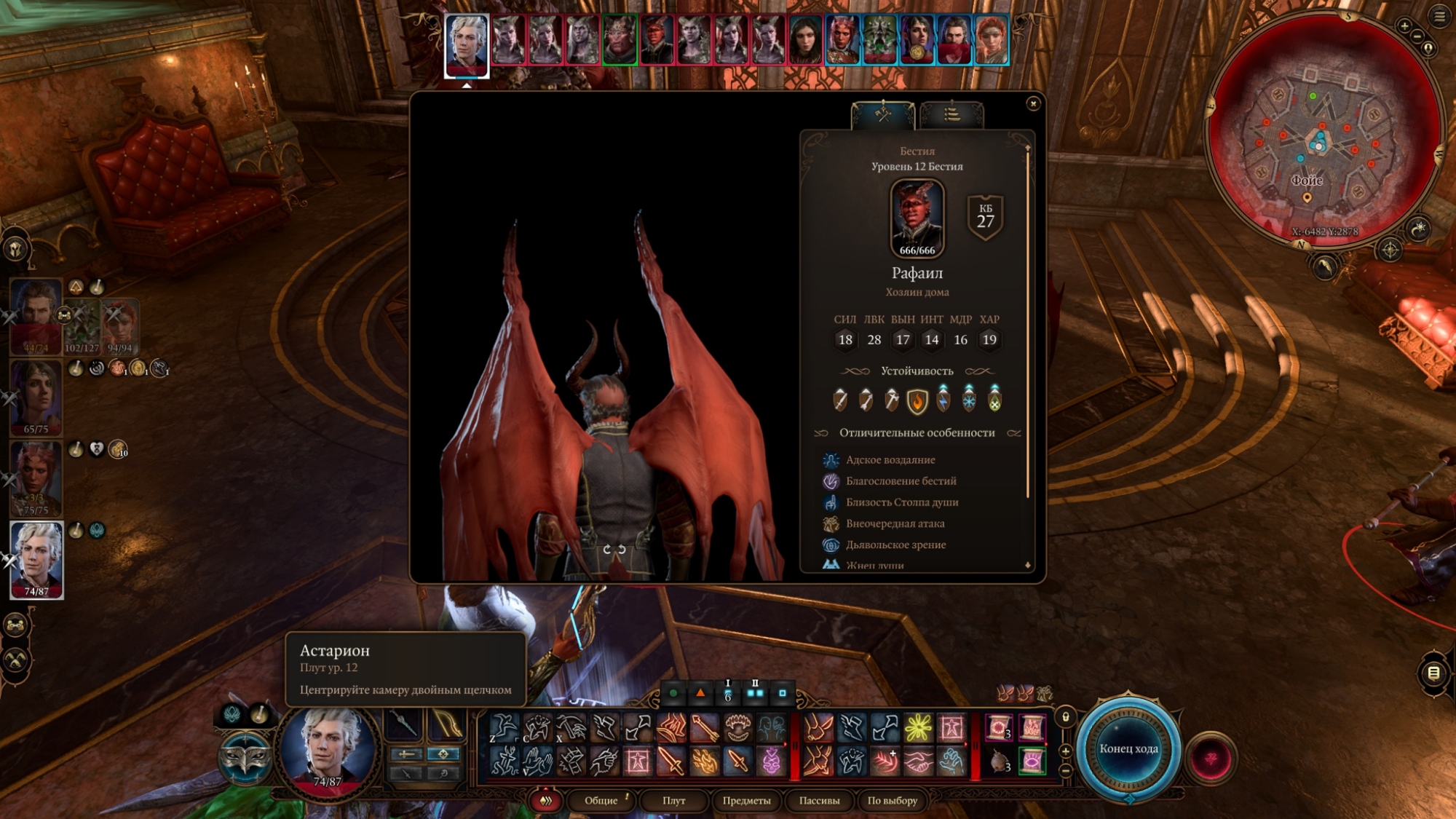The height and width of the screenshot is (819, 1456).
Task: Select the "Пассивы" hotbar tab
Action: (x=819, y=801)
